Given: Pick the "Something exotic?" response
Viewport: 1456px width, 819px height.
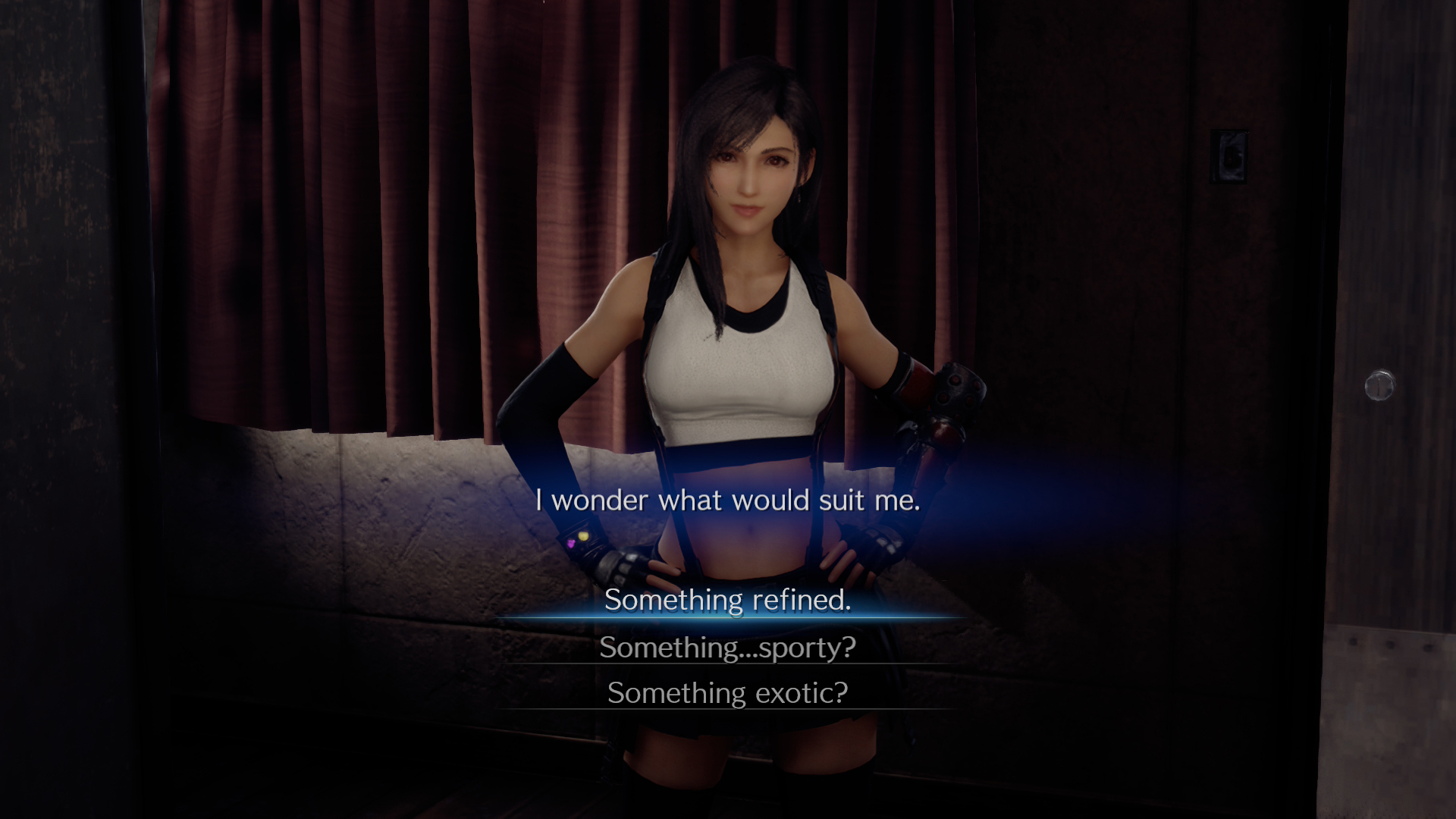Looking at the screenshot, I should tap(727, 692).
